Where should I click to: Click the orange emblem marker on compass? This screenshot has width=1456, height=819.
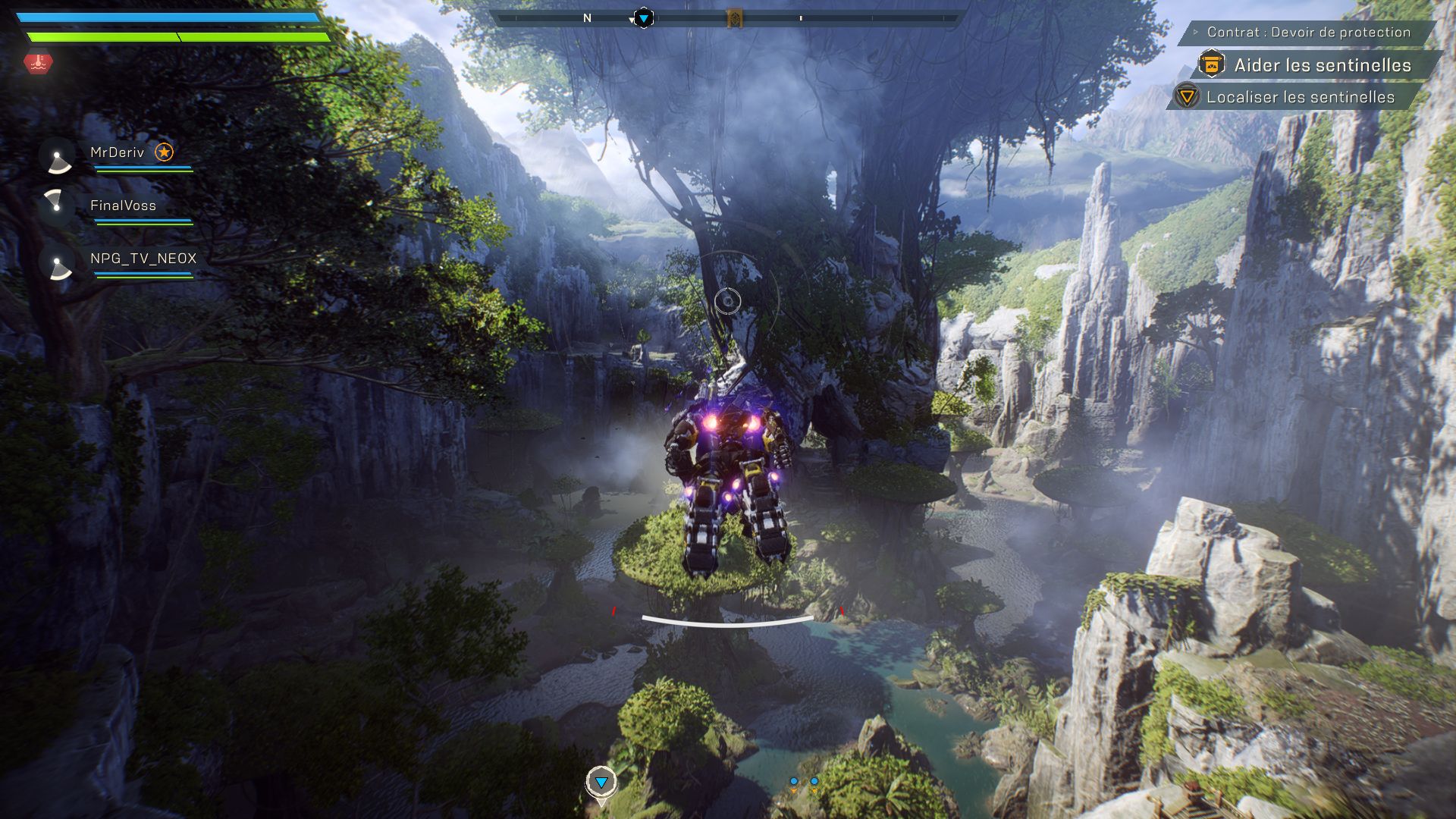coord(734,18)
